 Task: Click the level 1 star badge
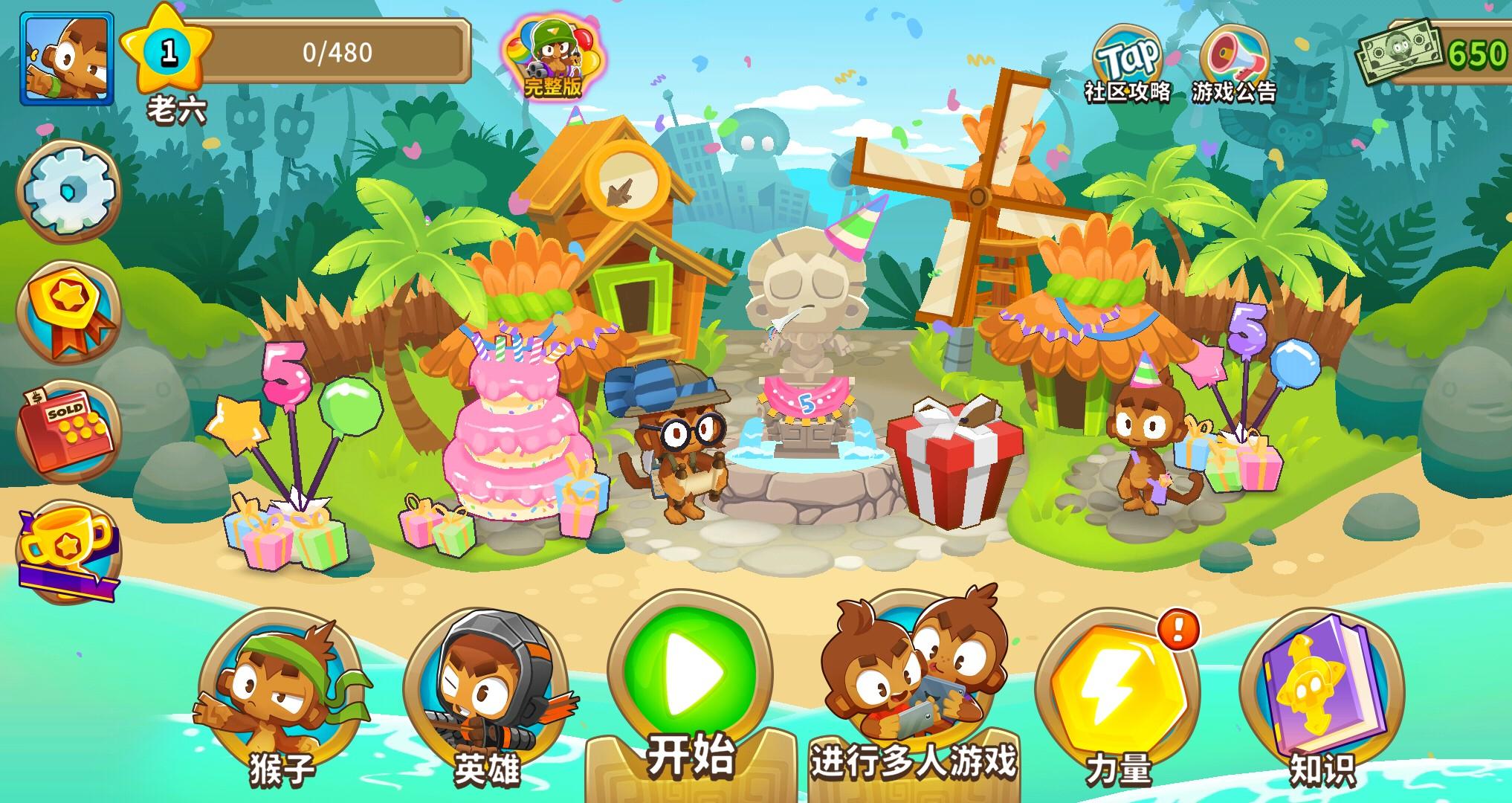pos(171,48)
